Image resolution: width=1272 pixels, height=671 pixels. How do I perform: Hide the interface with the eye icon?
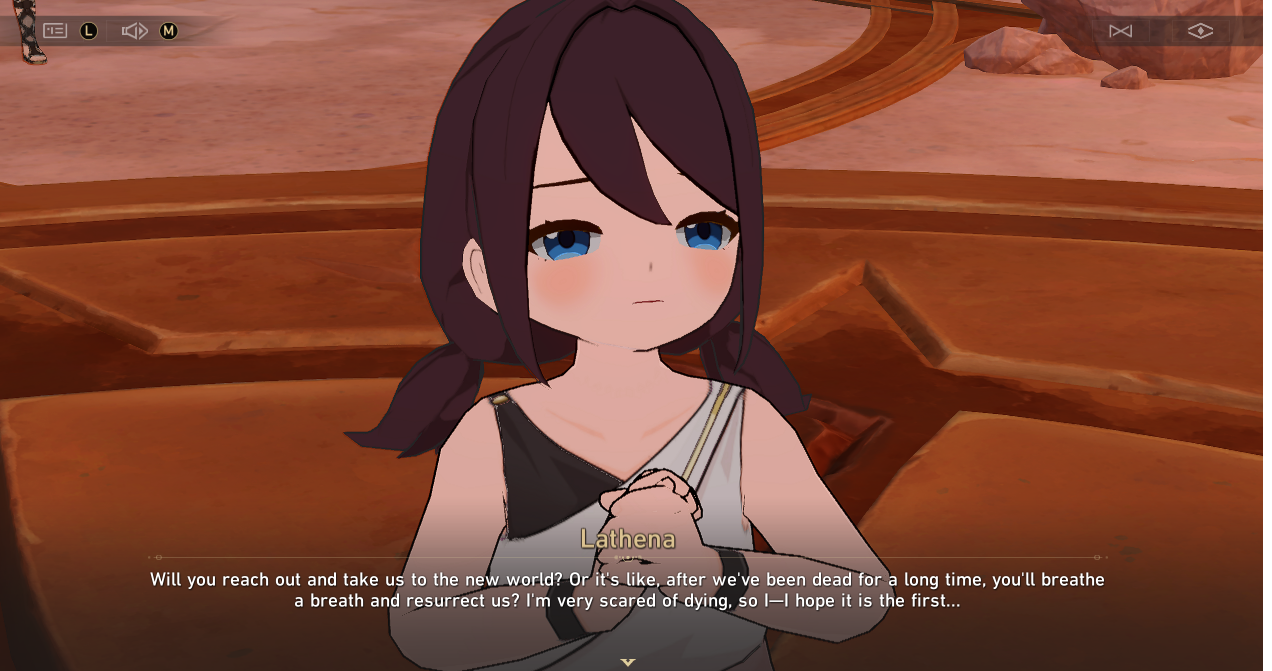coord(1200,31)
